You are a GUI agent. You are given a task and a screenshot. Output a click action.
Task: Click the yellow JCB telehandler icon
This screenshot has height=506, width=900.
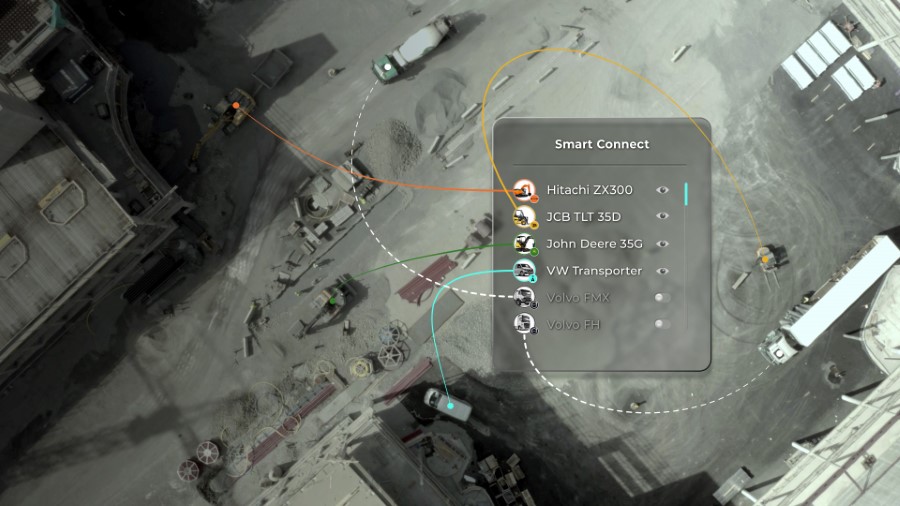pyautogui.click(x=524, y=217)
